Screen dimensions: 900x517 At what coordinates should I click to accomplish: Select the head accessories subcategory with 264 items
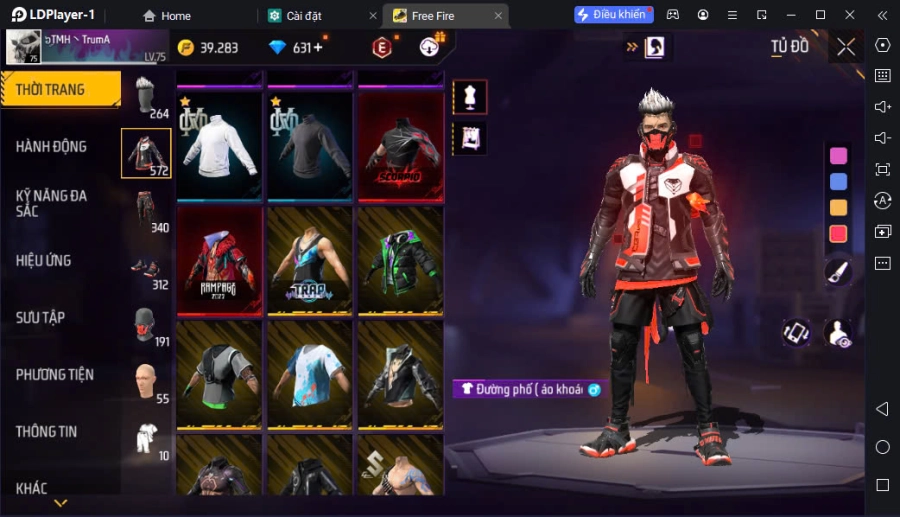click(147, 98)
